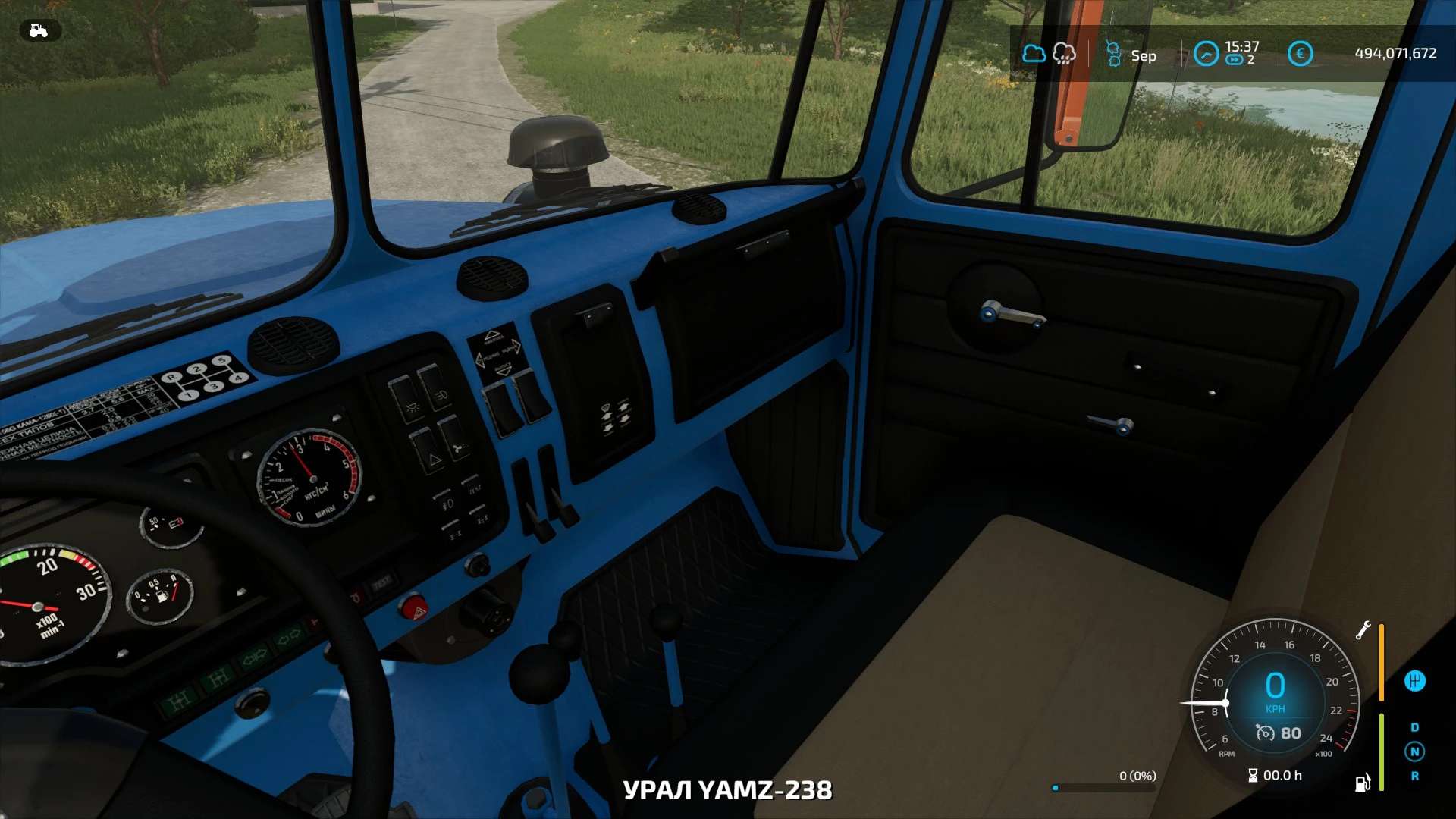Viewport: 1456px width, 819px height.
Task: Click the fuel pump icon
Action: click(1363, 783)
